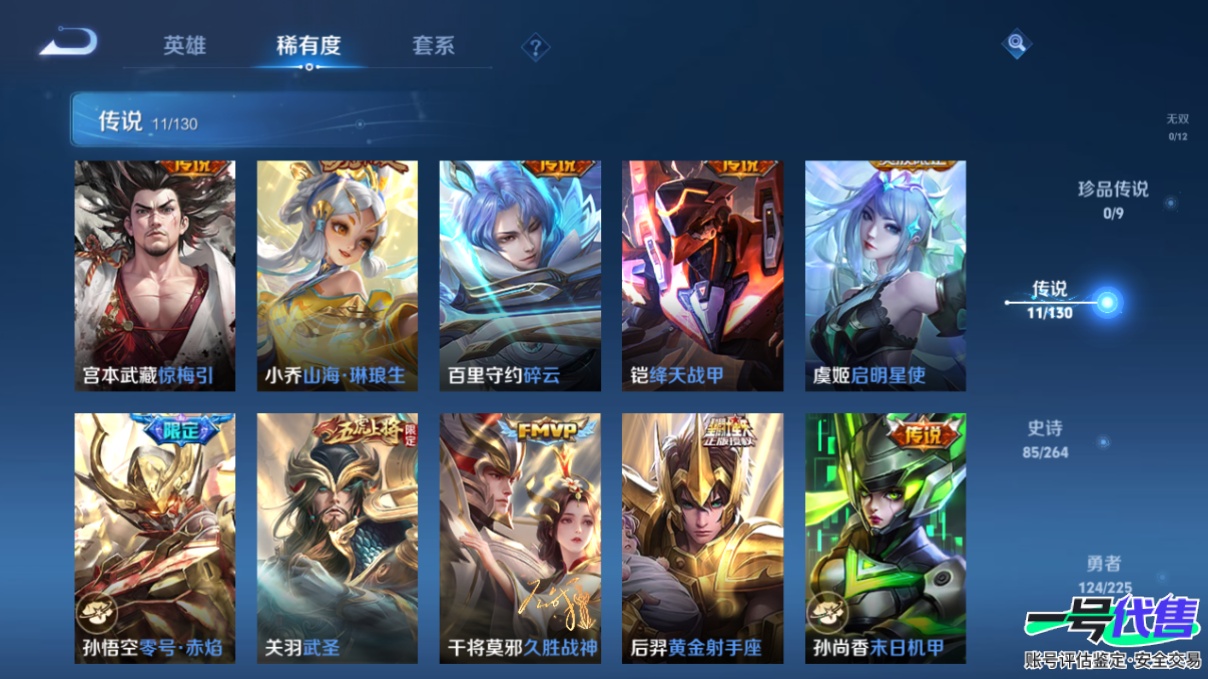View the 虞姬 启明星使 skin card
Viewport: 1208px width, 679px height.
(885, 275)
